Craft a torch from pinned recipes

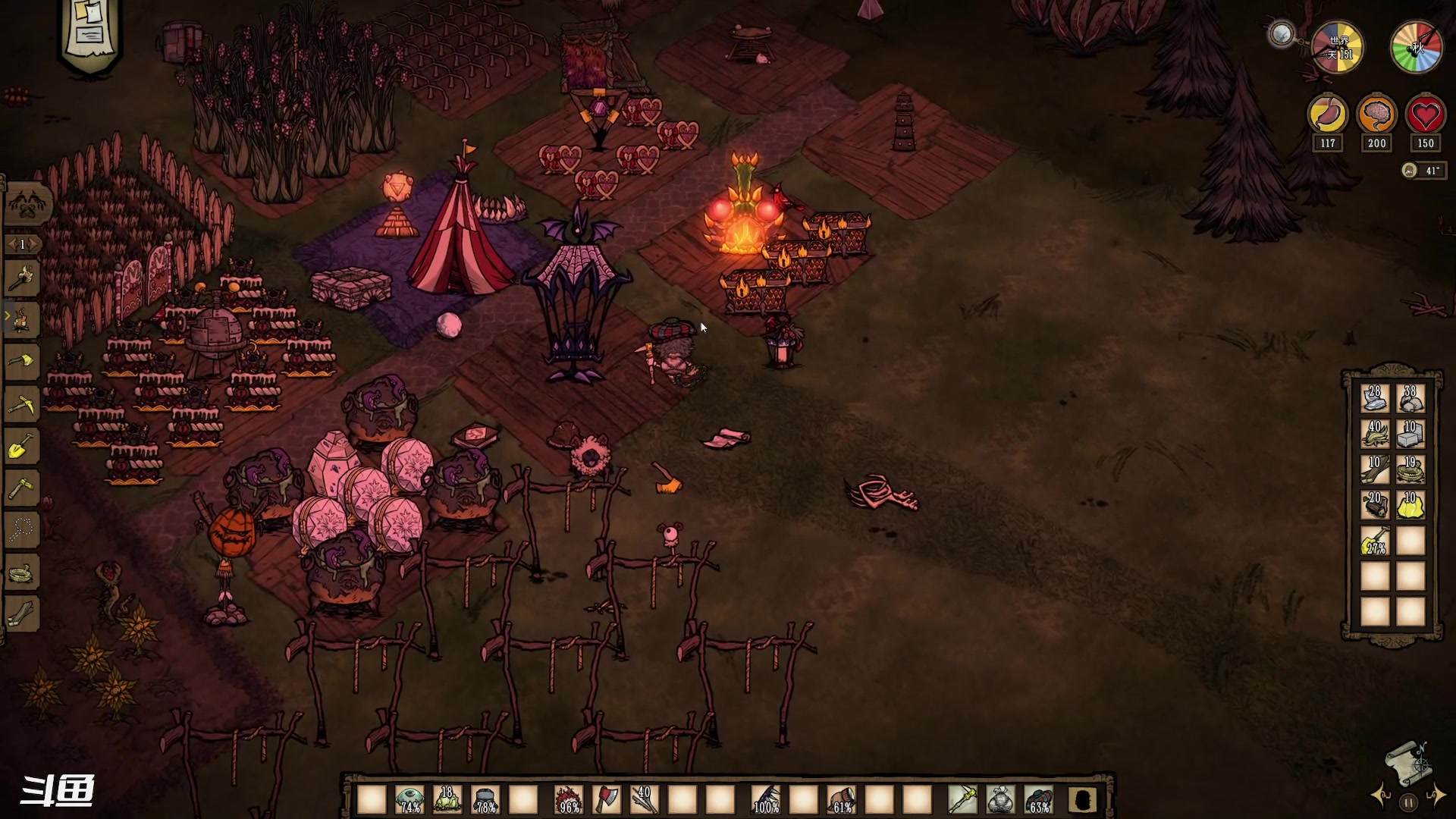tap(23, 279)
